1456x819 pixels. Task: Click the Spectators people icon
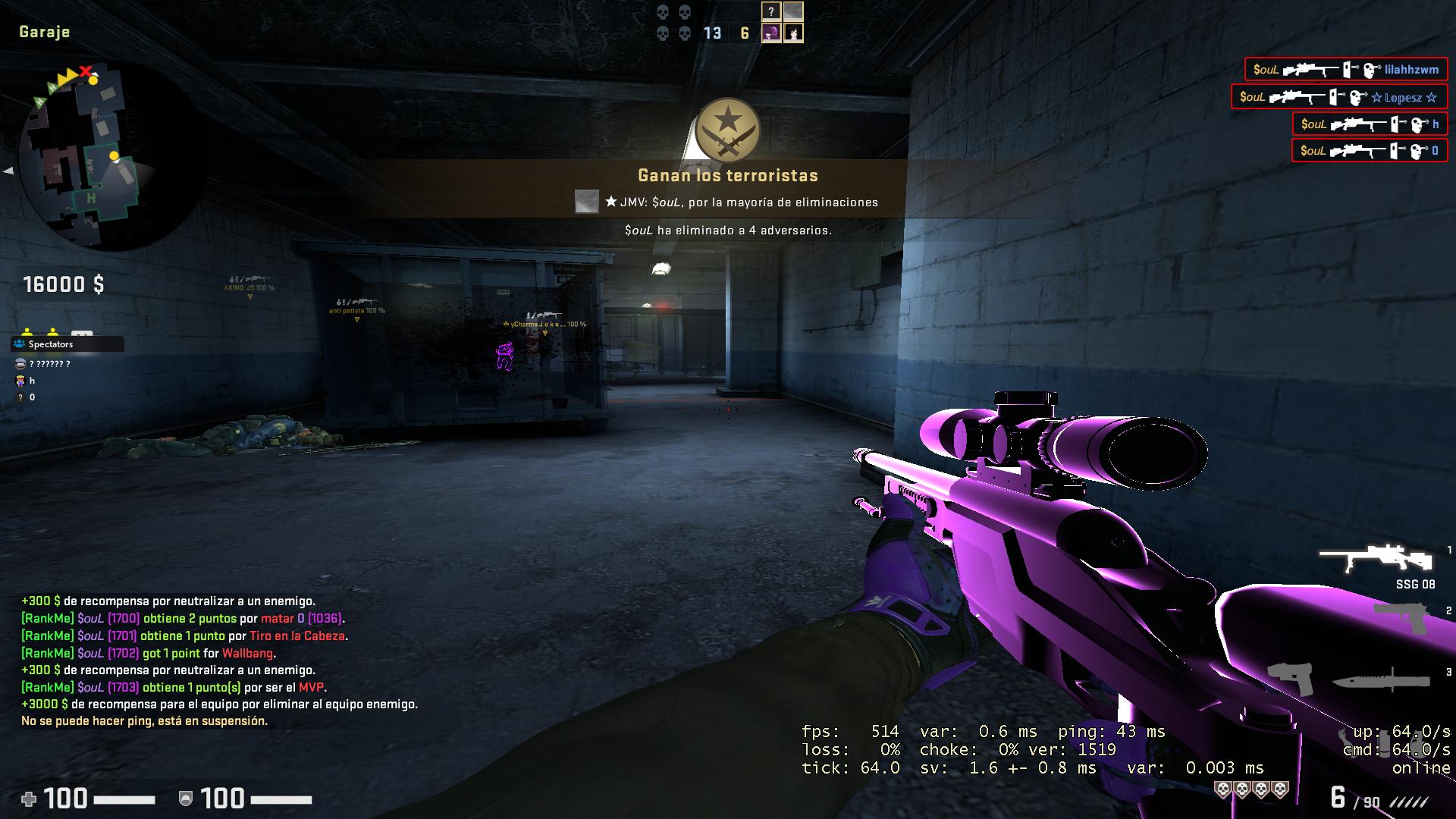click(17, 344)
